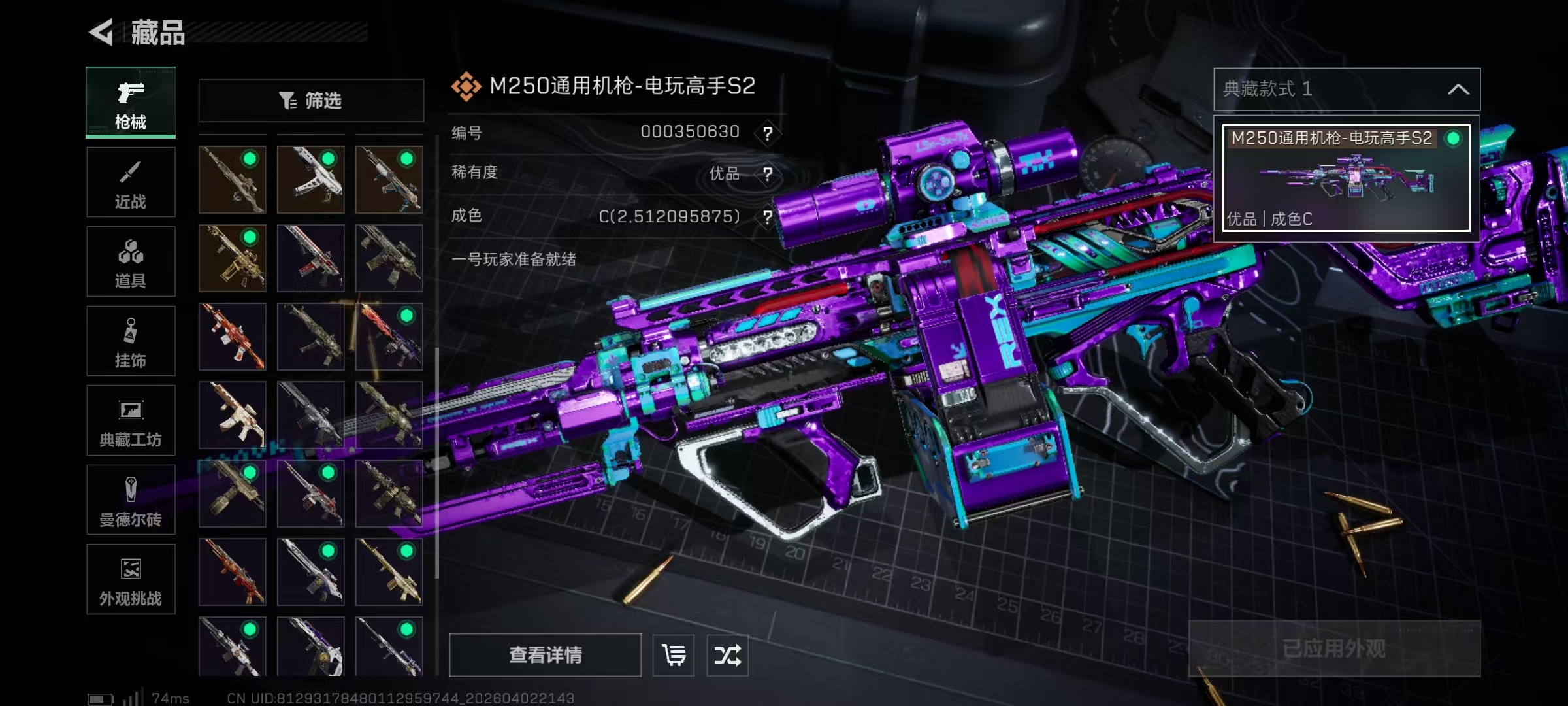Switch to the 枪械 firearms tab
The width and height of the screenshot is (1568, 706).
pyautogui.click(x=131, y=103)
